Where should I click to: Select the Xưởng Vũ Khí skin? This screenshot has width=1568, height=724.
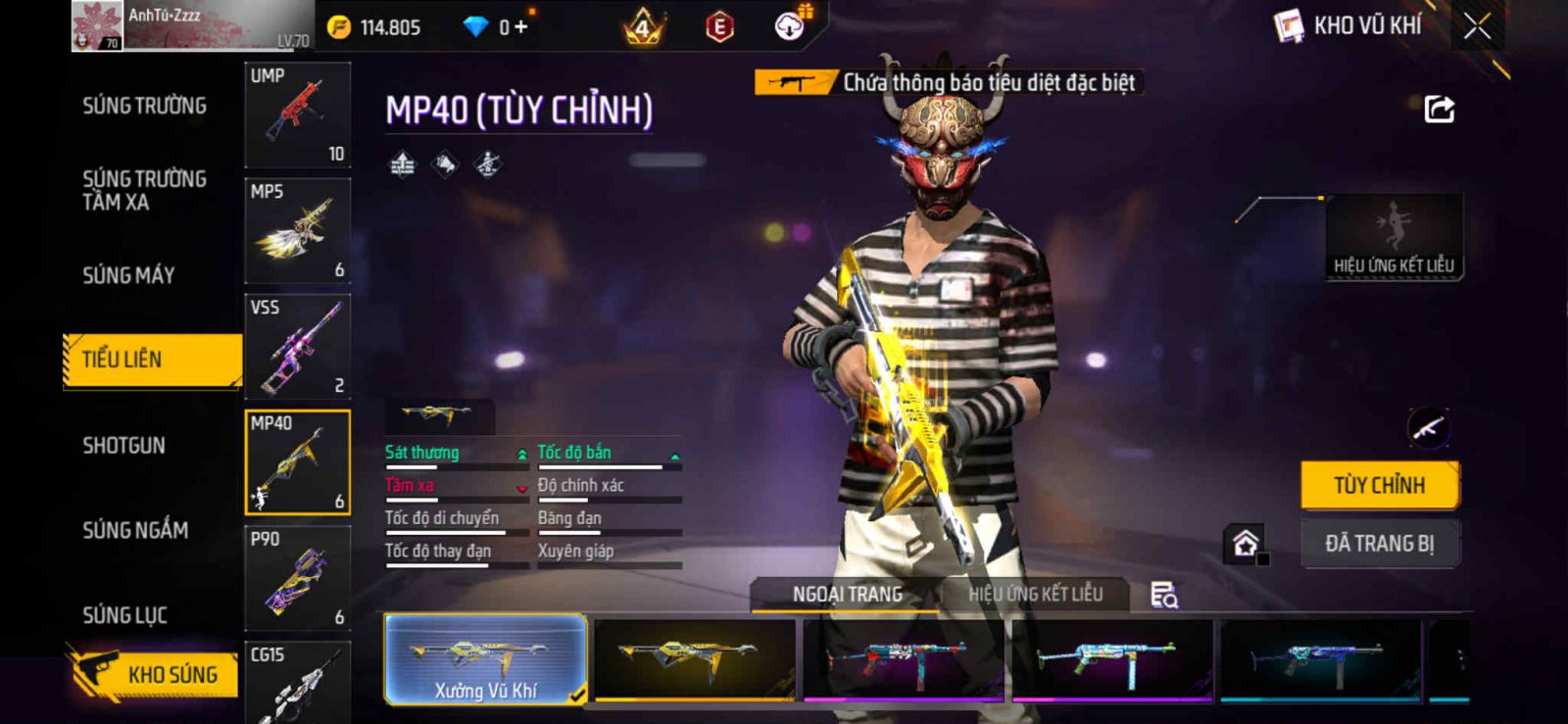pyautogui.click(x=486, y=659)
